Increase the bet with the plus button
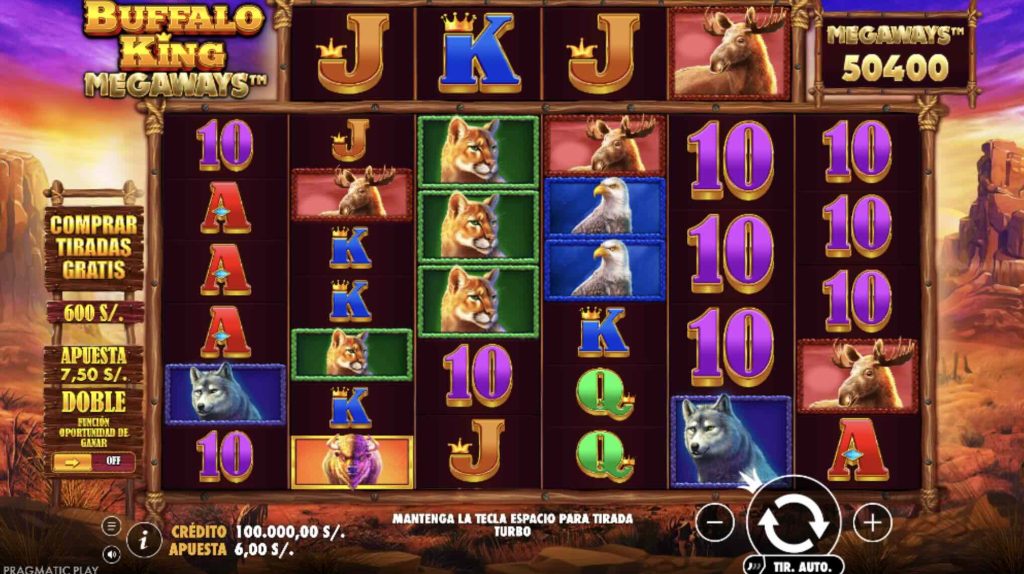This screenshot has width=1024, height=574. (872, 521)
